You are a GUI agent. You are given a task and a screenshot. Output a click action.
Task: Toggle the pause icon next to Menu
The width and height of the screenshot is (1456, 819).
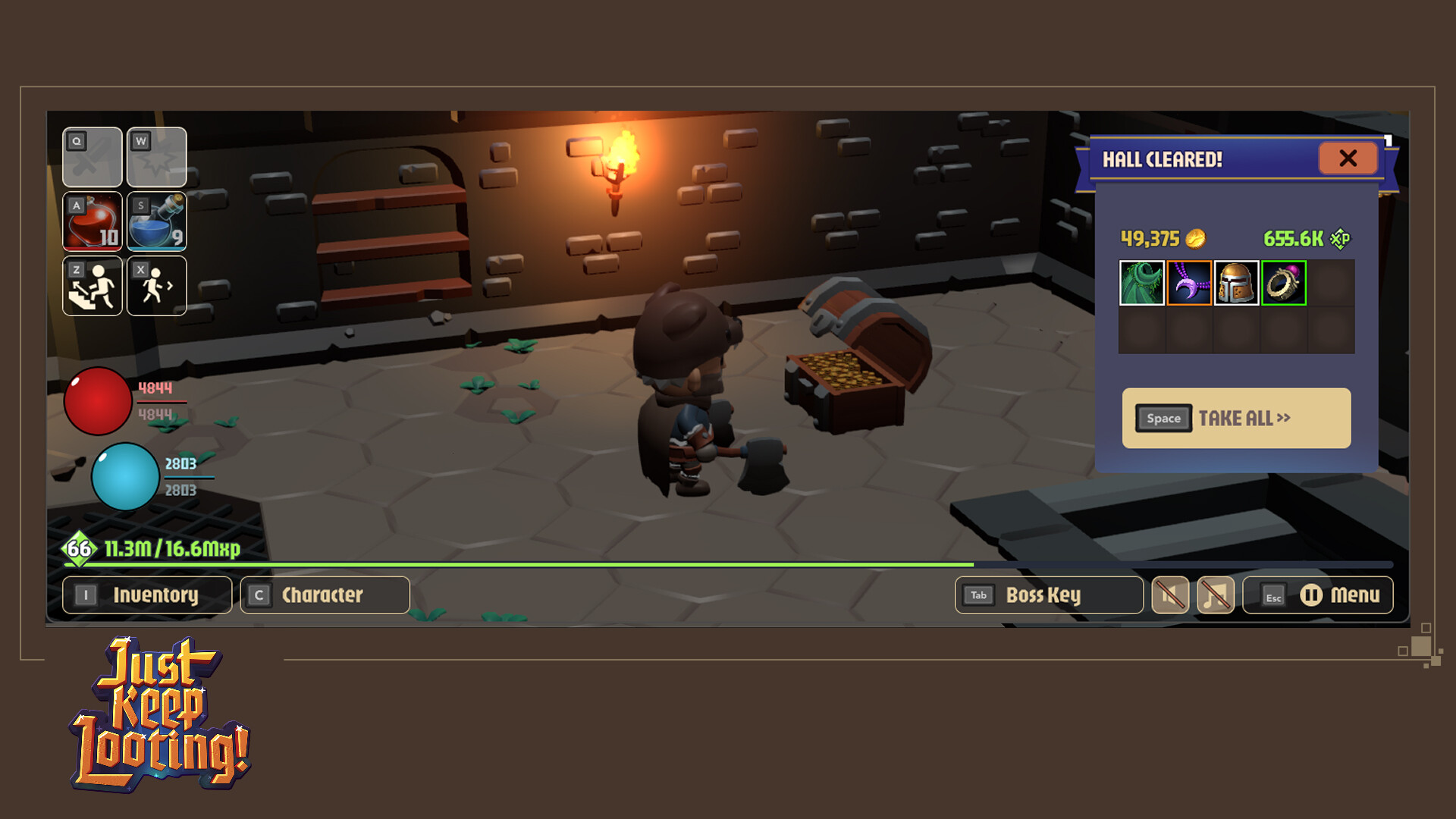(1313, 595)
